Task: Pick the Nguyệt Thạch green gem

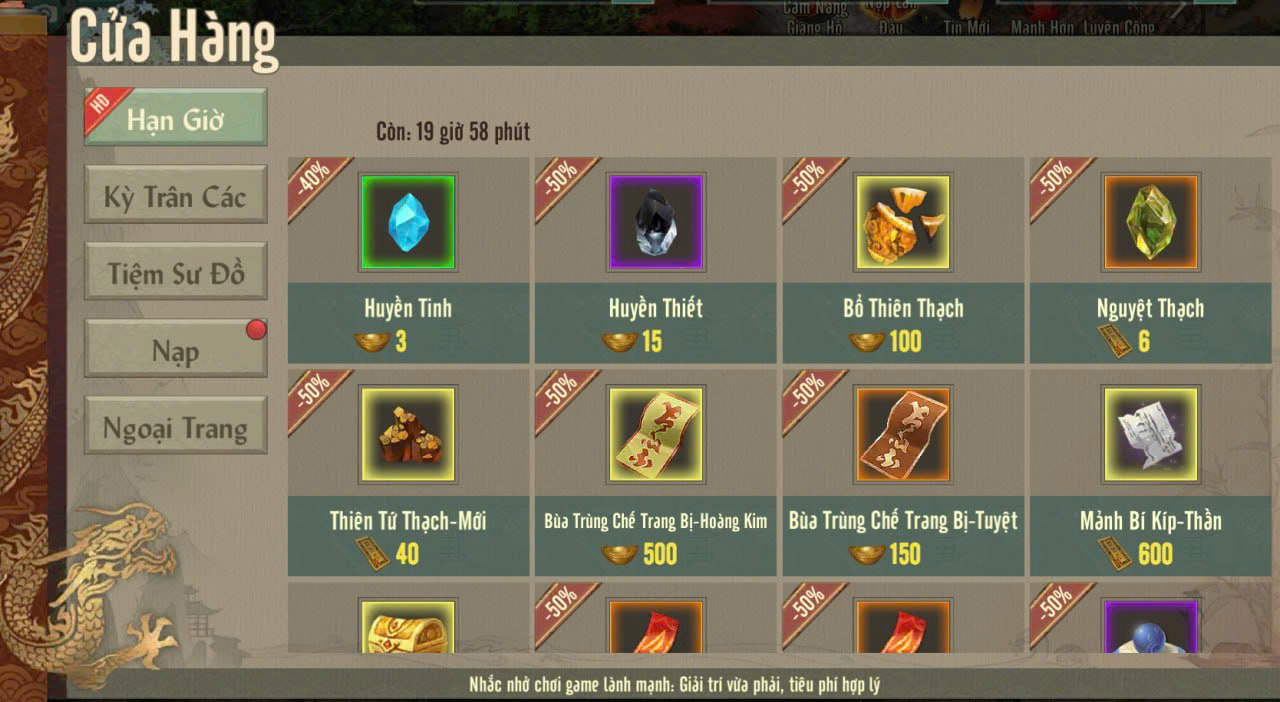Action: coord(1150,222)
